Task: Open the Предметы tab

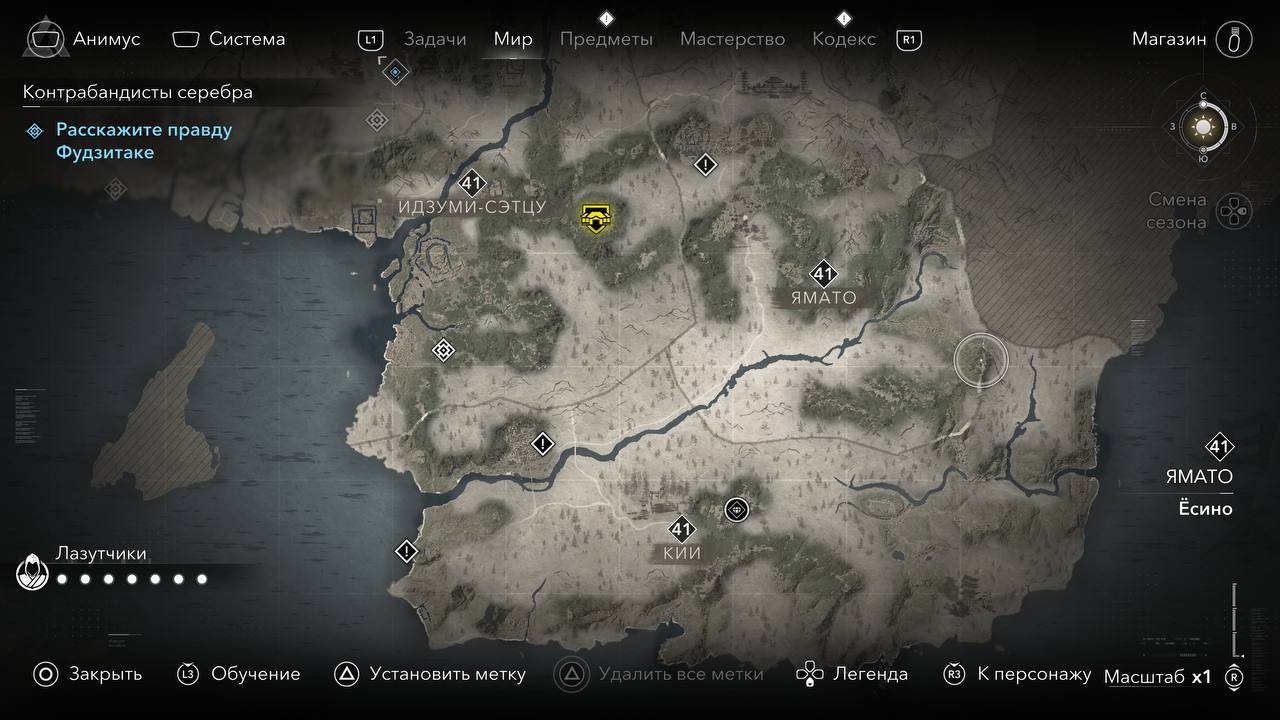Action: click(606, 39)
